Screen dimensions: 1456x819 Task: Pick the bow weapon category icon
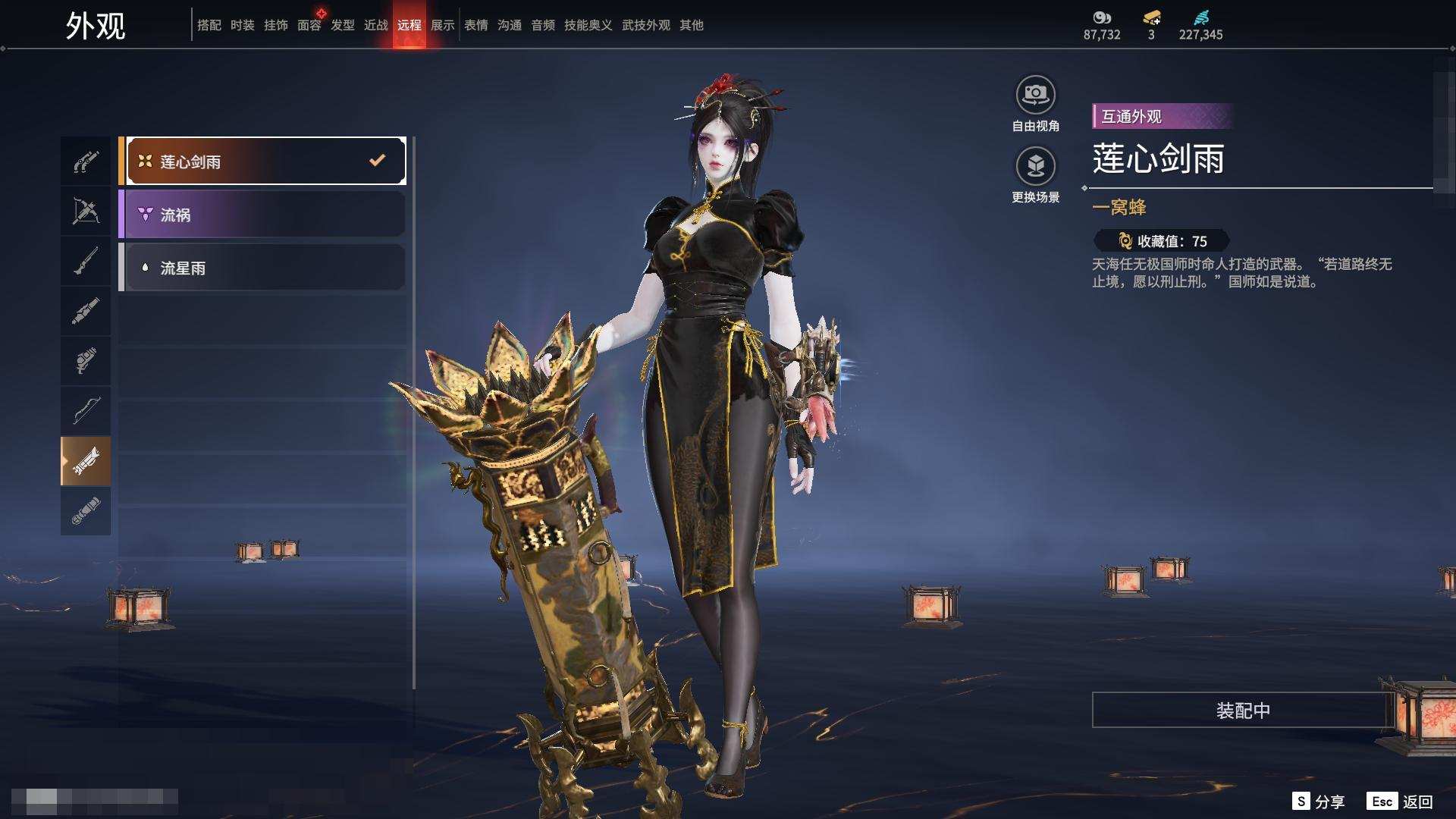pos(86,411)
